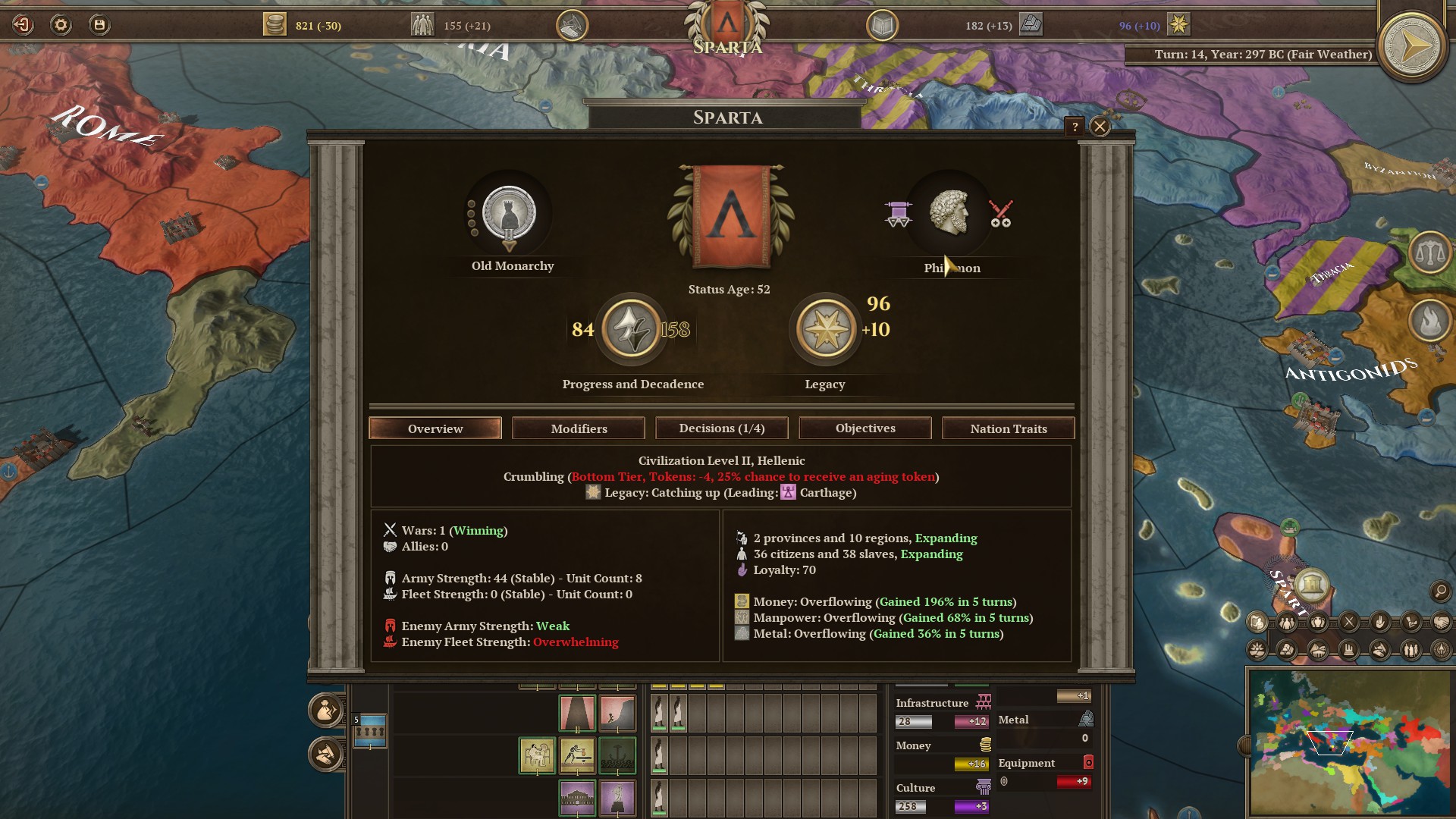
Task: View the Nation Traits tab
Action: (x=1008, y=428)
